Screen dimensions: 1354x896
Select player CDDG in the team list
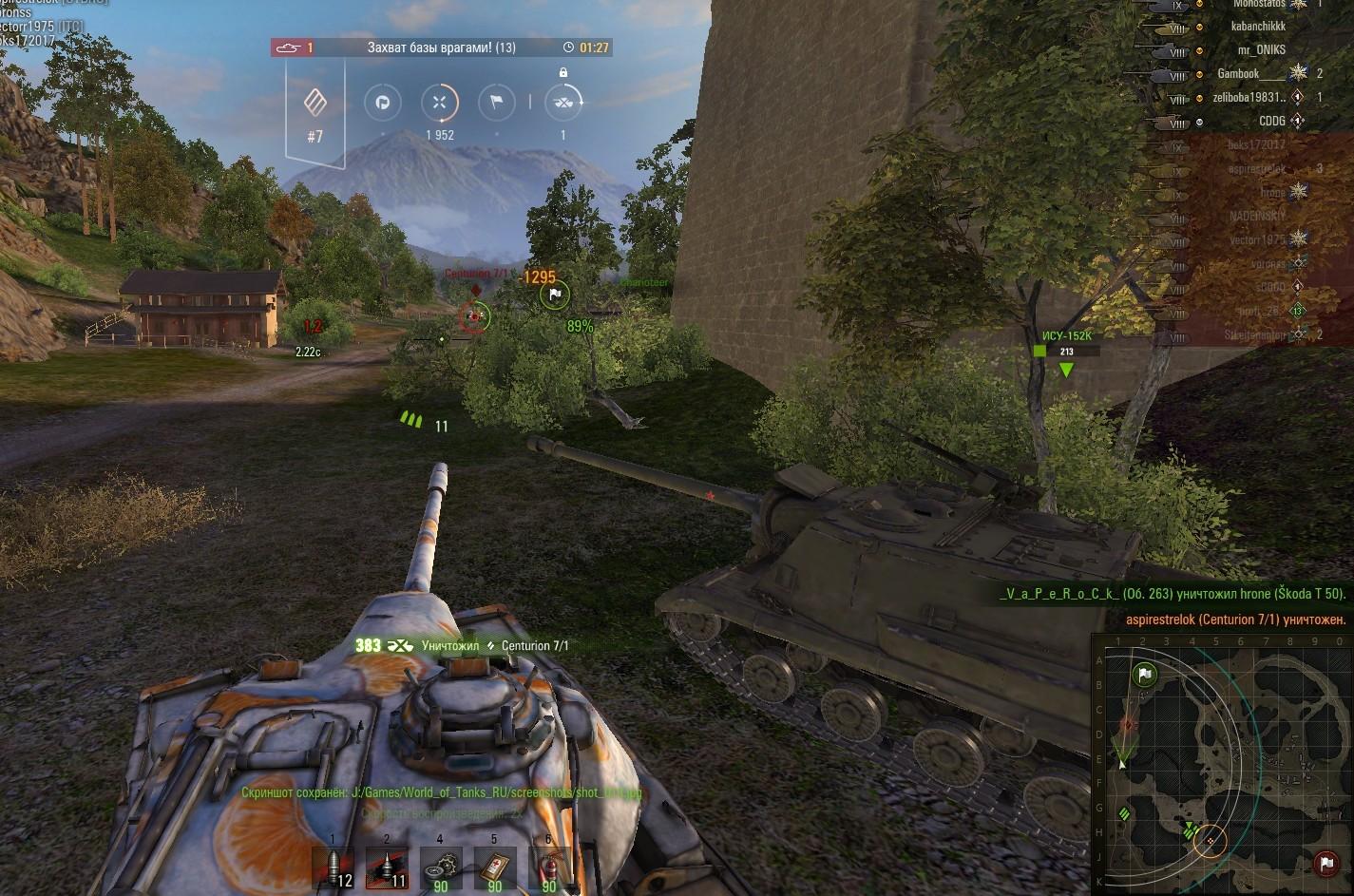point(1271,122)
